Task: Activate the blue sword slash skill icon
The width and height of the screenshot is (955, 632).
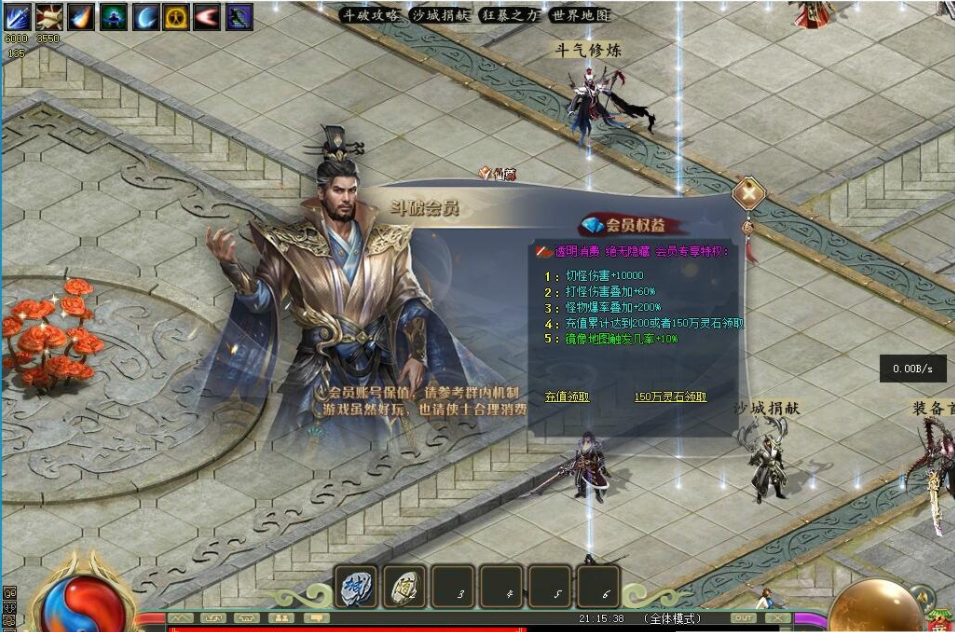Action: tap(18, 17)
